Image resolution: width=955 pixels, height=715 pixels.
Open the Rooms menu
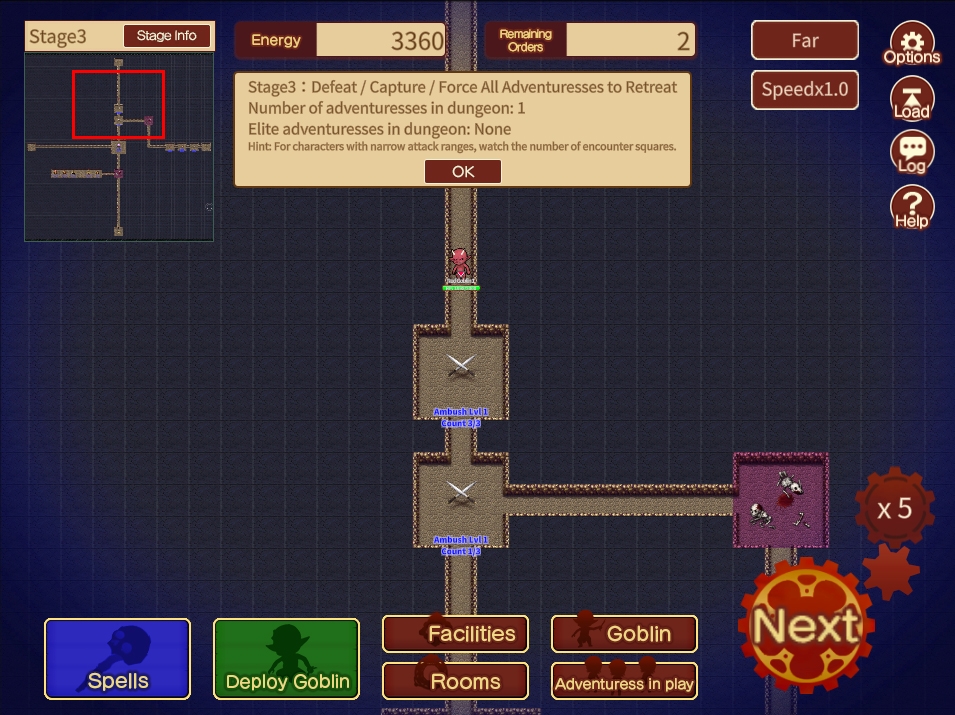click(456, 682)
